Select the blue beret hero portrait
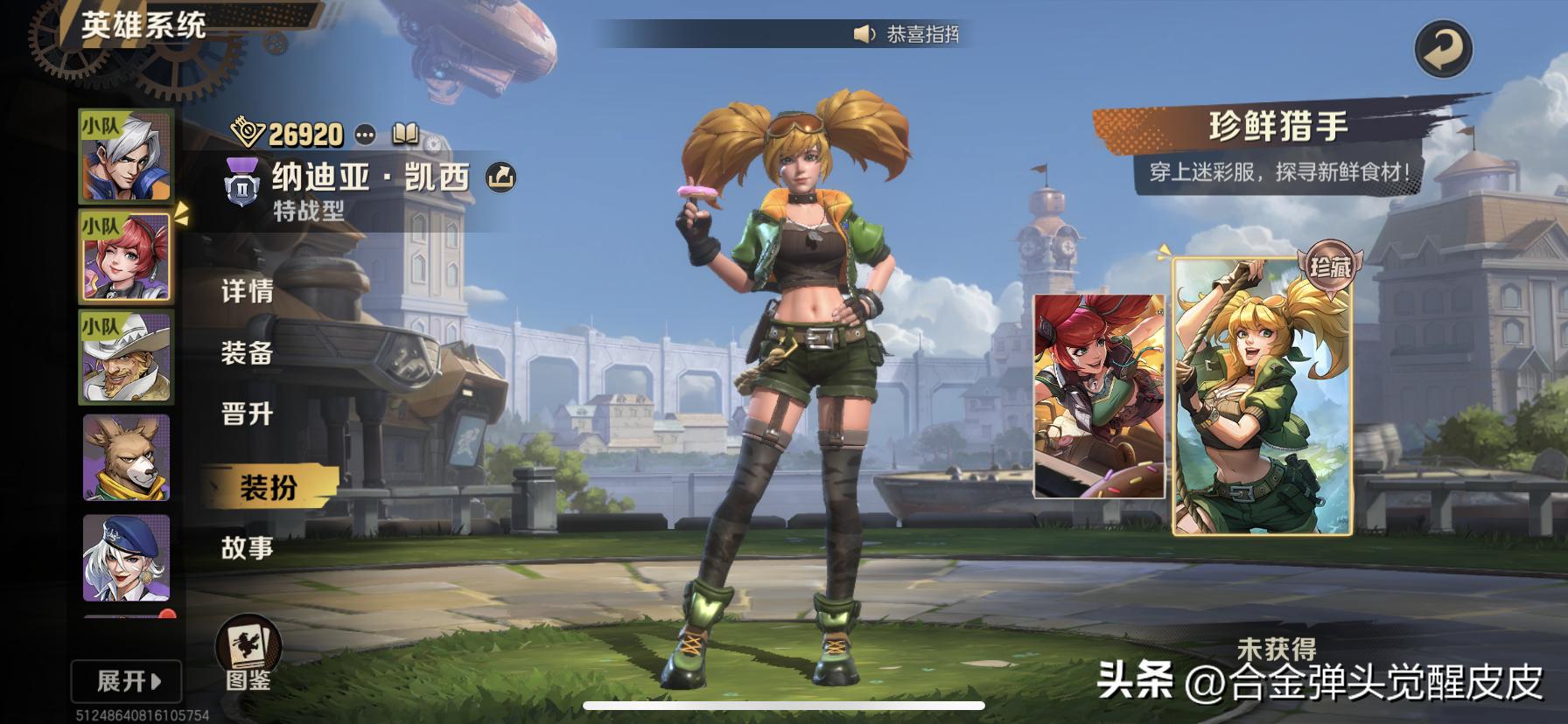The image size is (1568, 724). [126, 558]
